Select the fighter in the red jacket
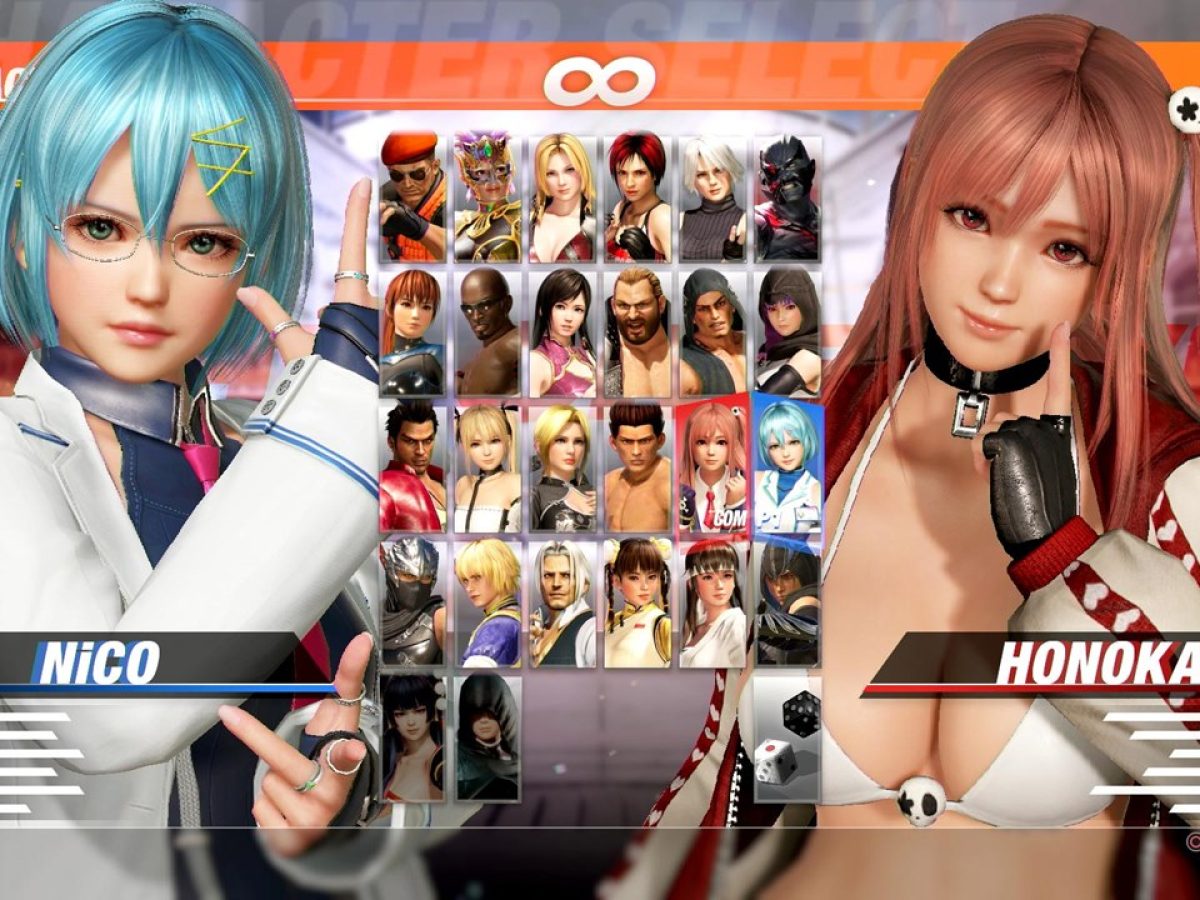Image resolution: width=1200 pixels, height=900 pixels. [x=412, y=467]
